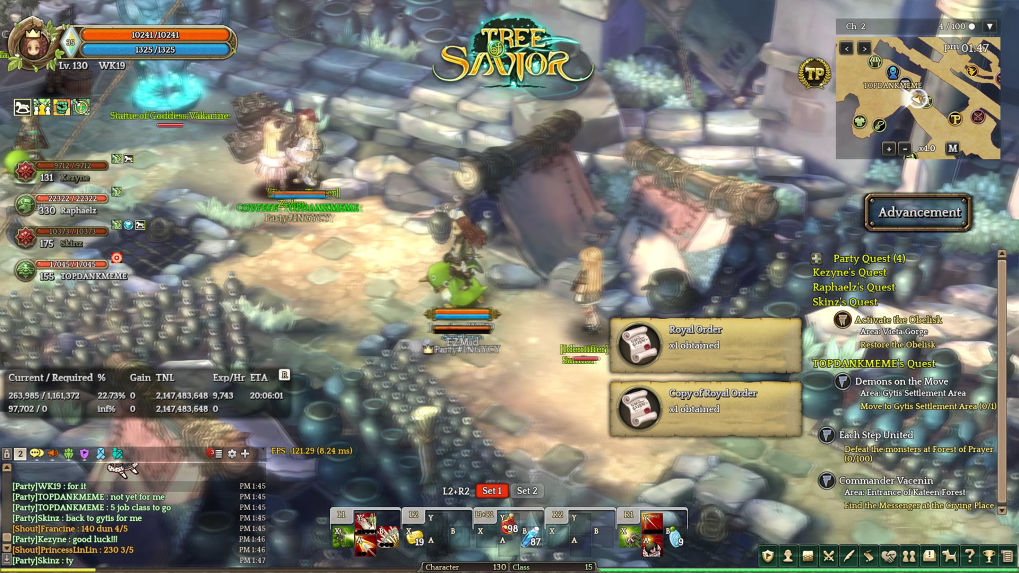Screen dimensions: 1019x573
Task: Zoom out the minimap with minus
Action: [x=906, y=148]
